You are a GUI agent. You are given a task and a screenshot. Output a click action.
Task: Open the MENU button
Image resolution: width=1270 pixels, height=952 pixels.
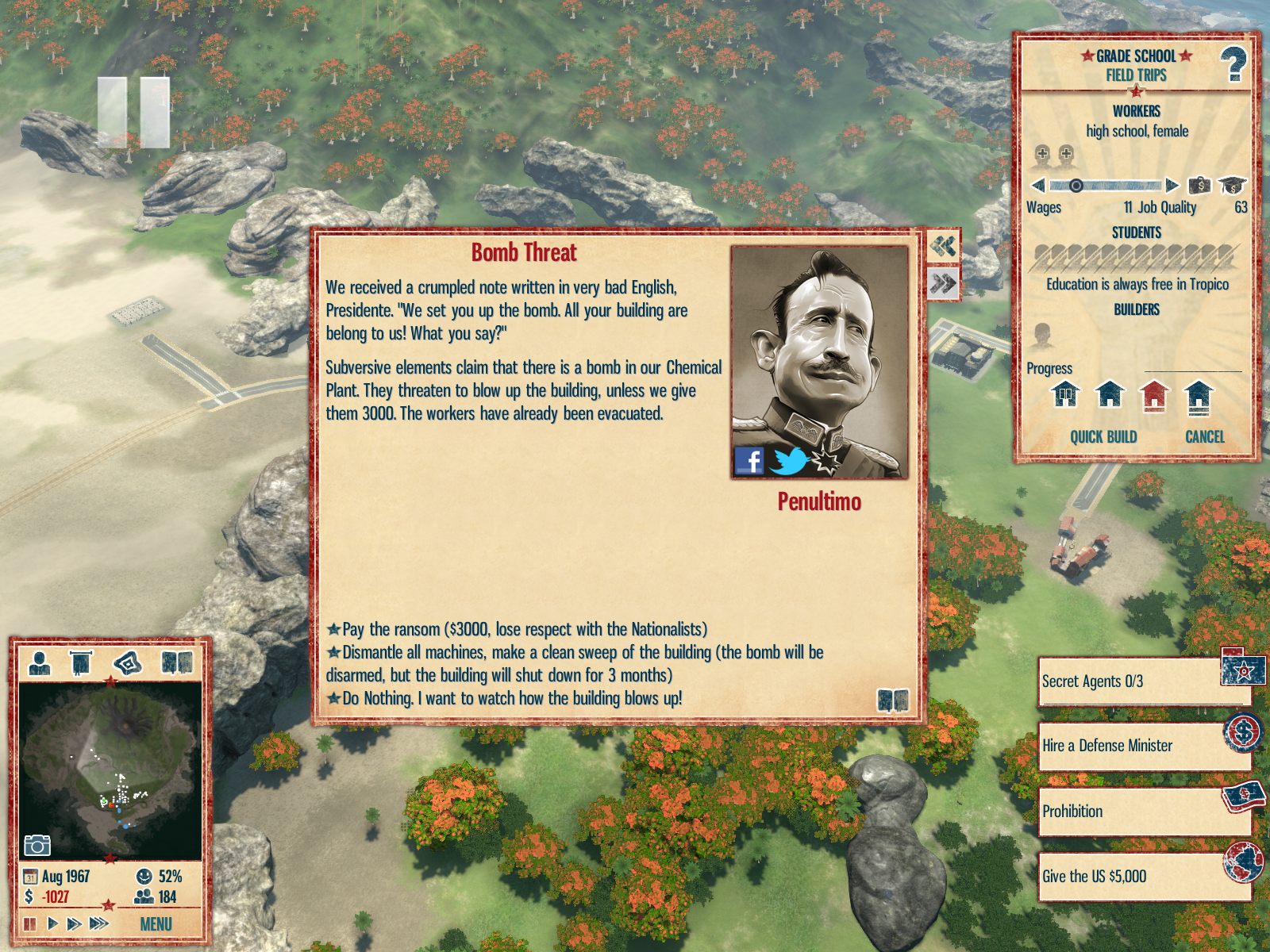point(156,924)
